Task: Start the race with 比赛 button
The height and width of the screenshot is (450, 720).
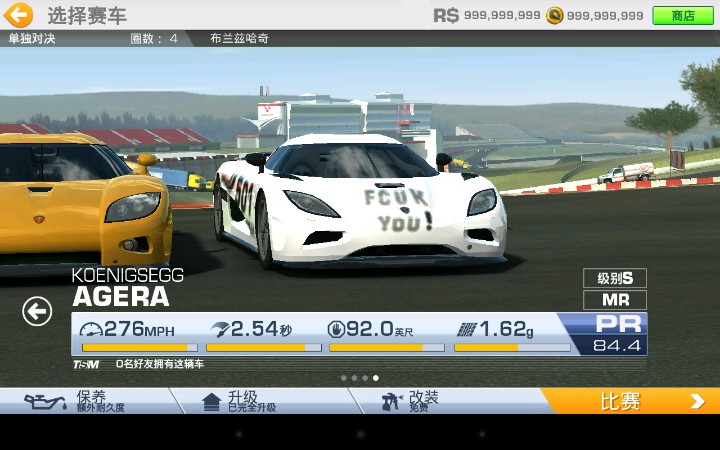Action: coord(632,401)
